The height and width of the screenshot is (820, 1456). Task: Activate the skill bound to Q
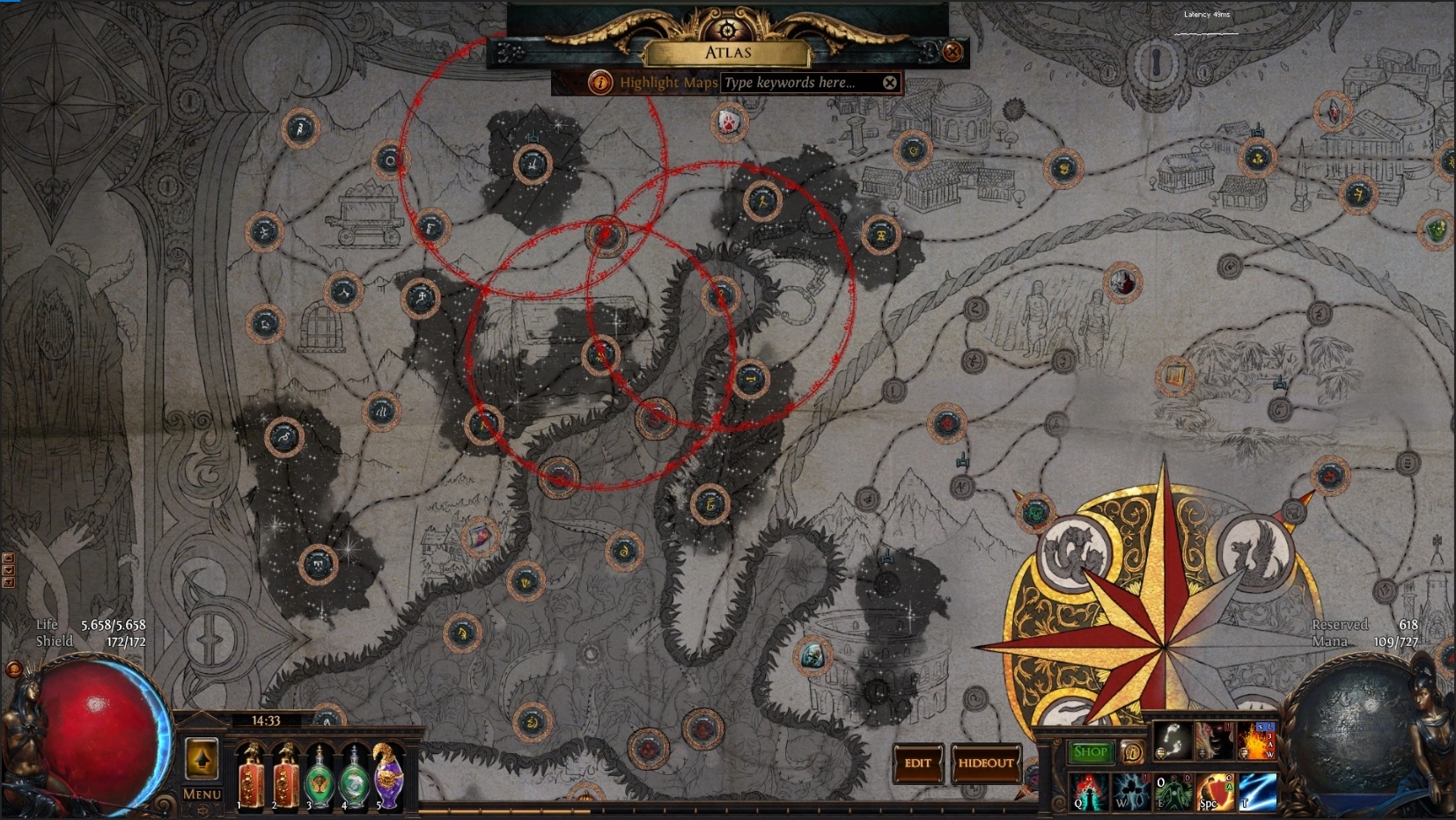1088,791
